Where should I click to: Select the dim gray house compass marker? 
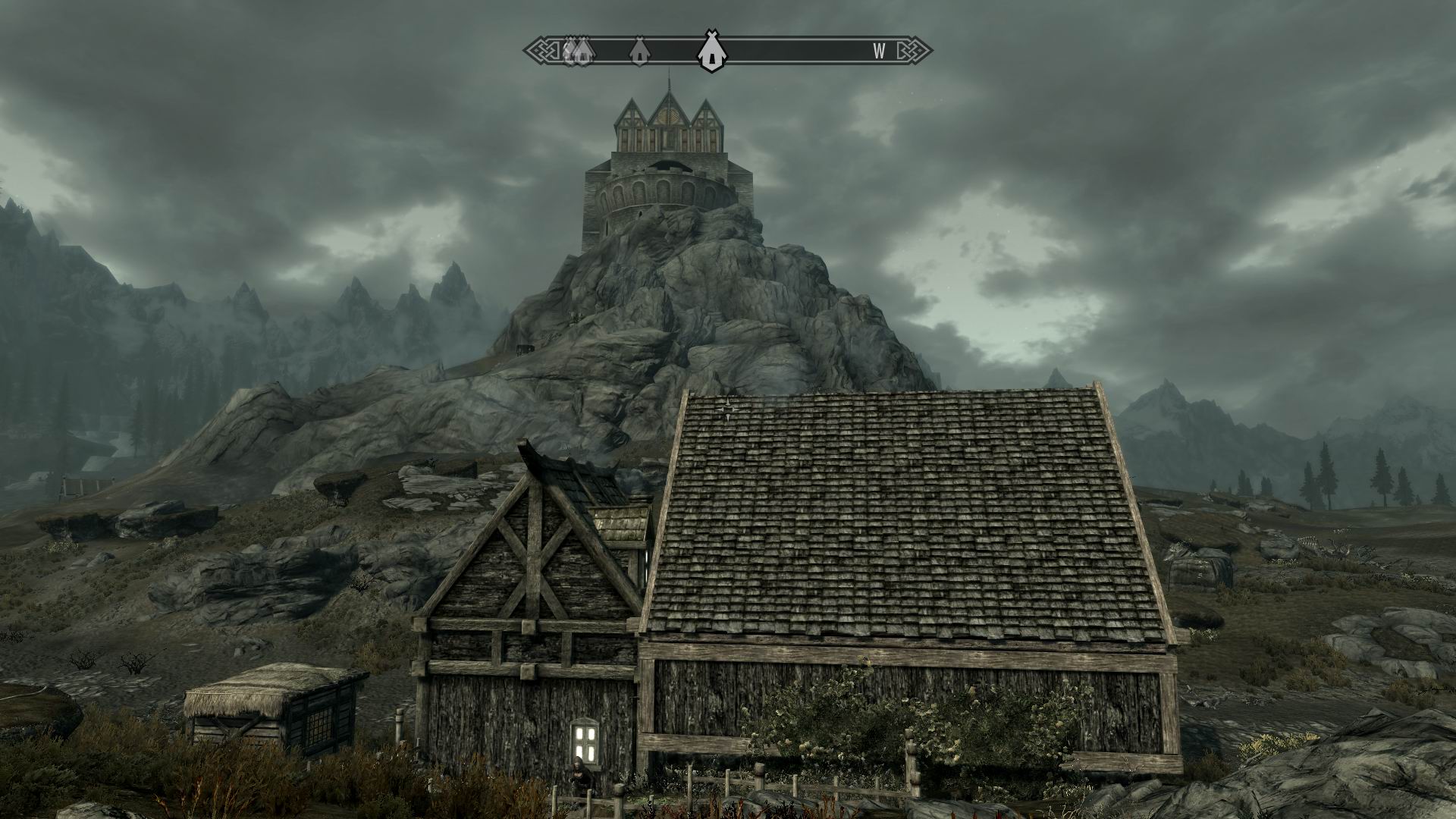[x=639, y=51]
